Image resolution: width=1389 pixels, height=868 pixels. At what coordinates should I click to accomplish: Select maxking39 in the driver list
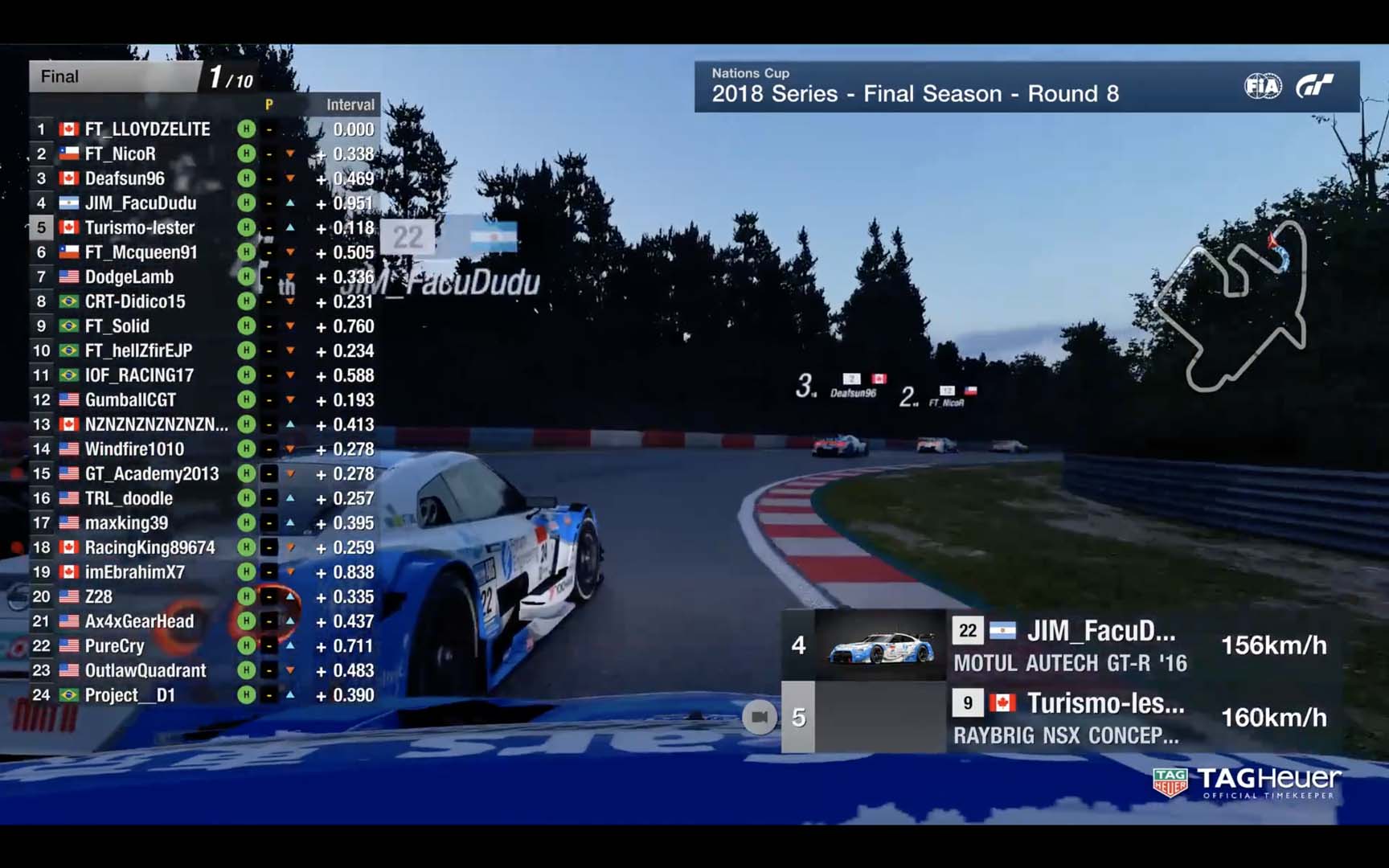(x=126, y=523)
